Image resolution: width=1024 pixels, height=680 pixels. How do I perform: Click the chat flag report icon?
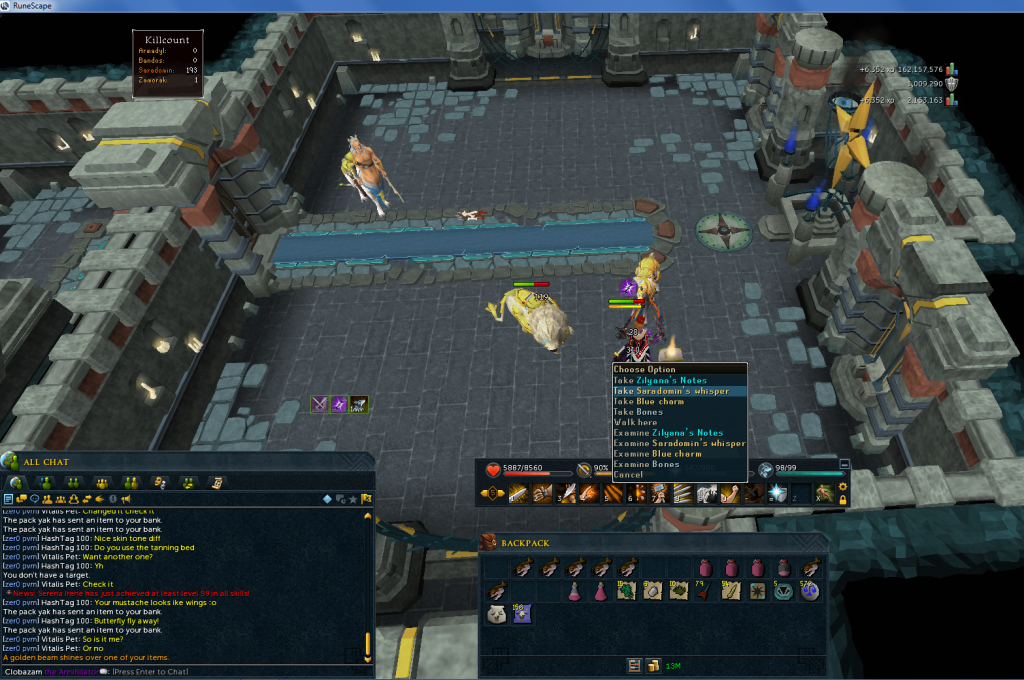(367, 498)
